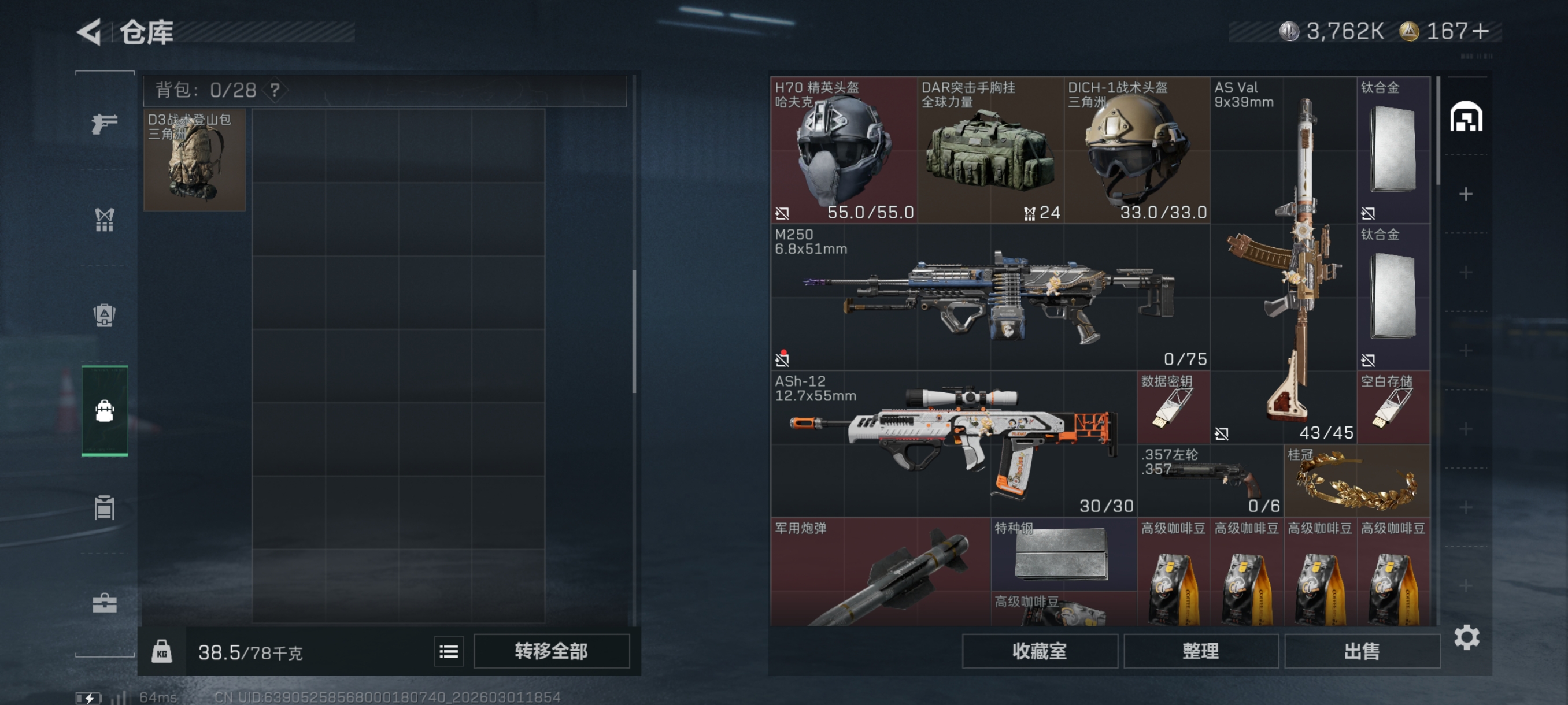1568x705 pixels.
Task: Toggle the backpack list view icon
Action: pyautogui.click(x=449, y=651)
